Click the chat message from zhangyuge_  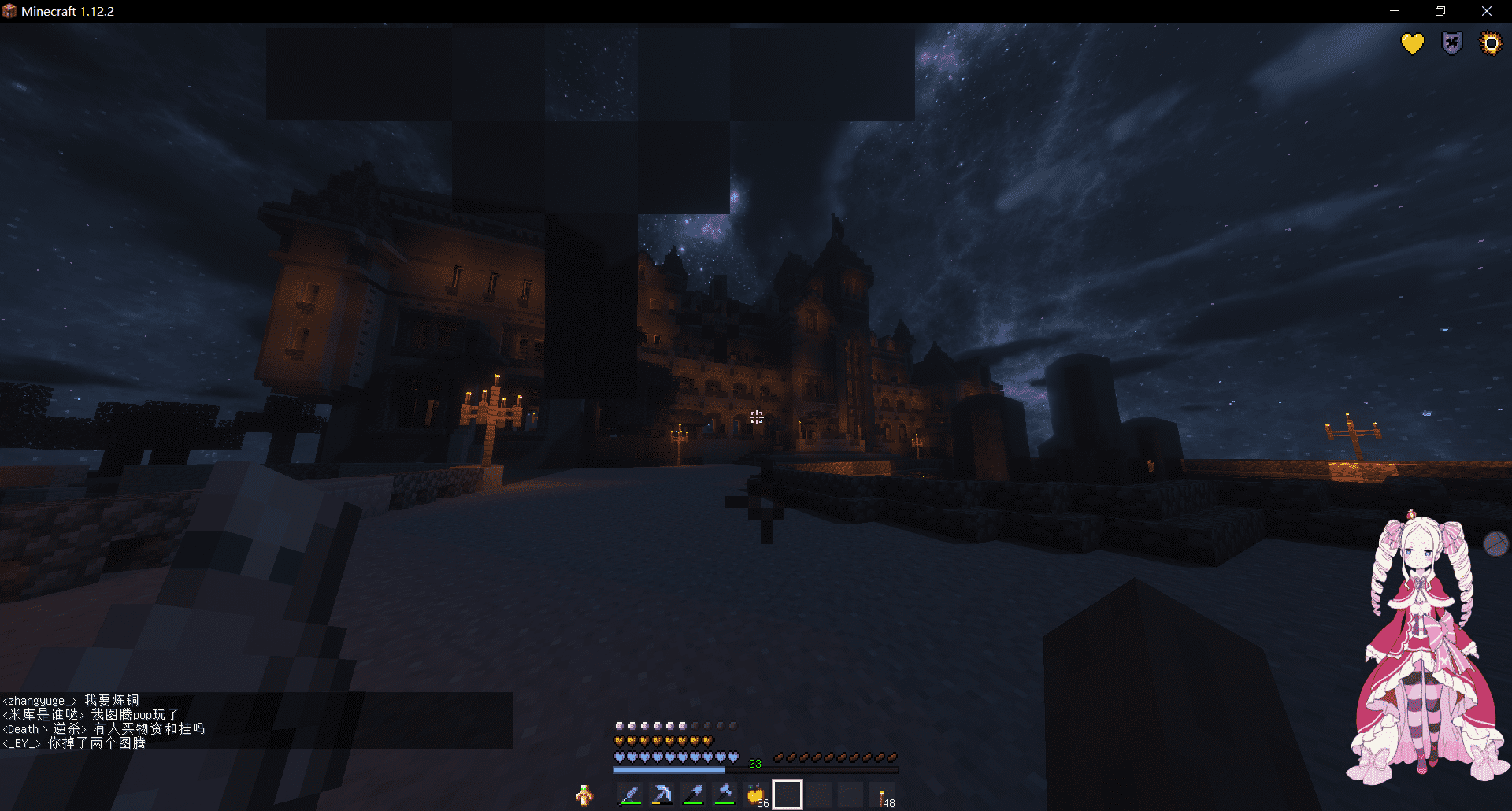[x=71, y=700]
